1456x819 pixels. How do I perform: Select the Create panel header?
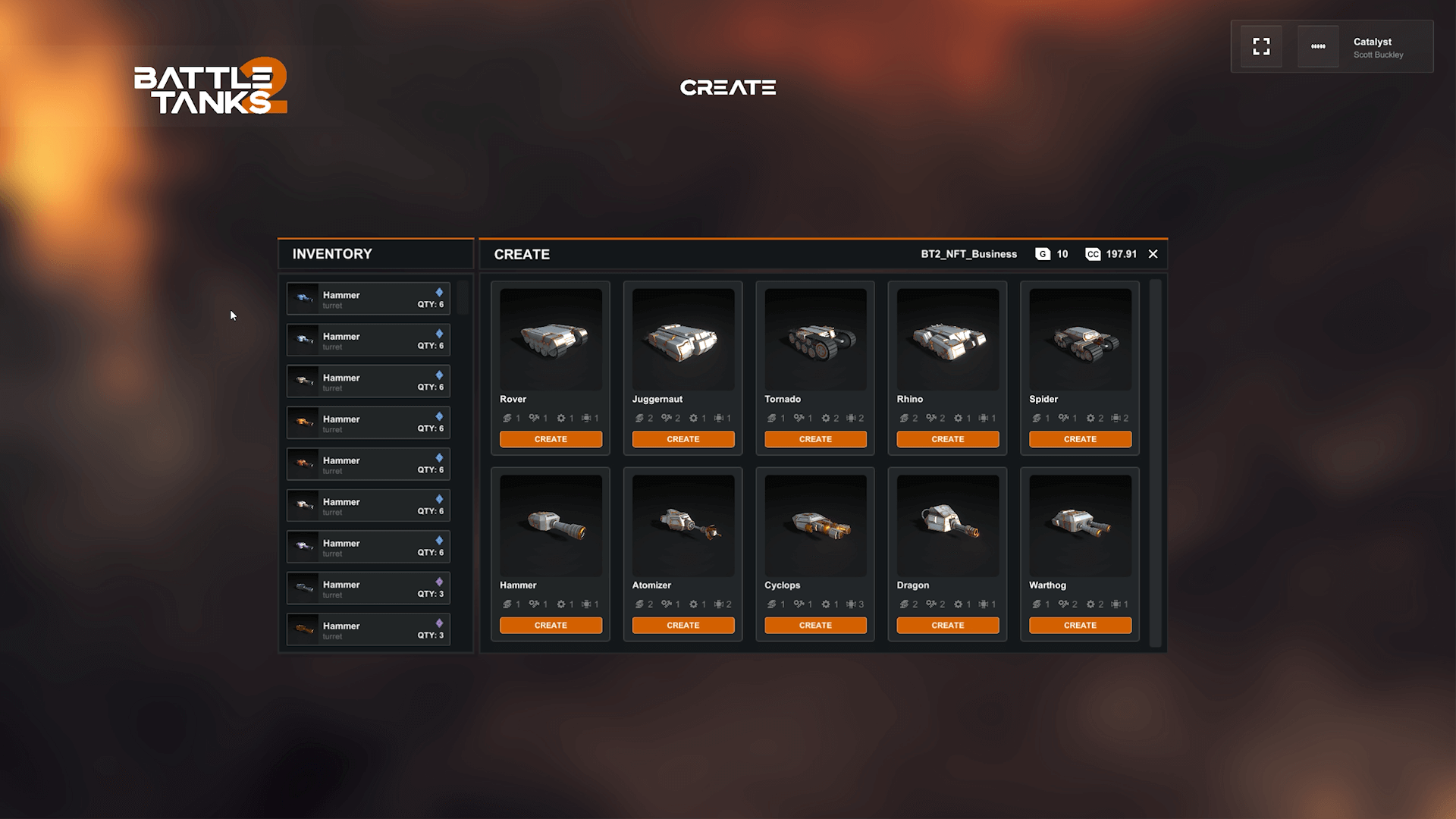522,254
